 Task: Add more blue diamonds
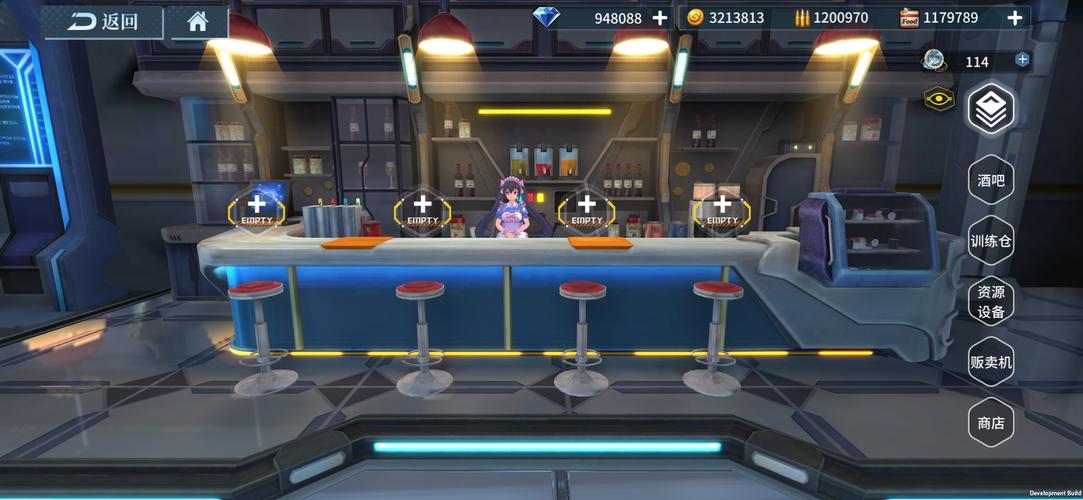(660, 18)
